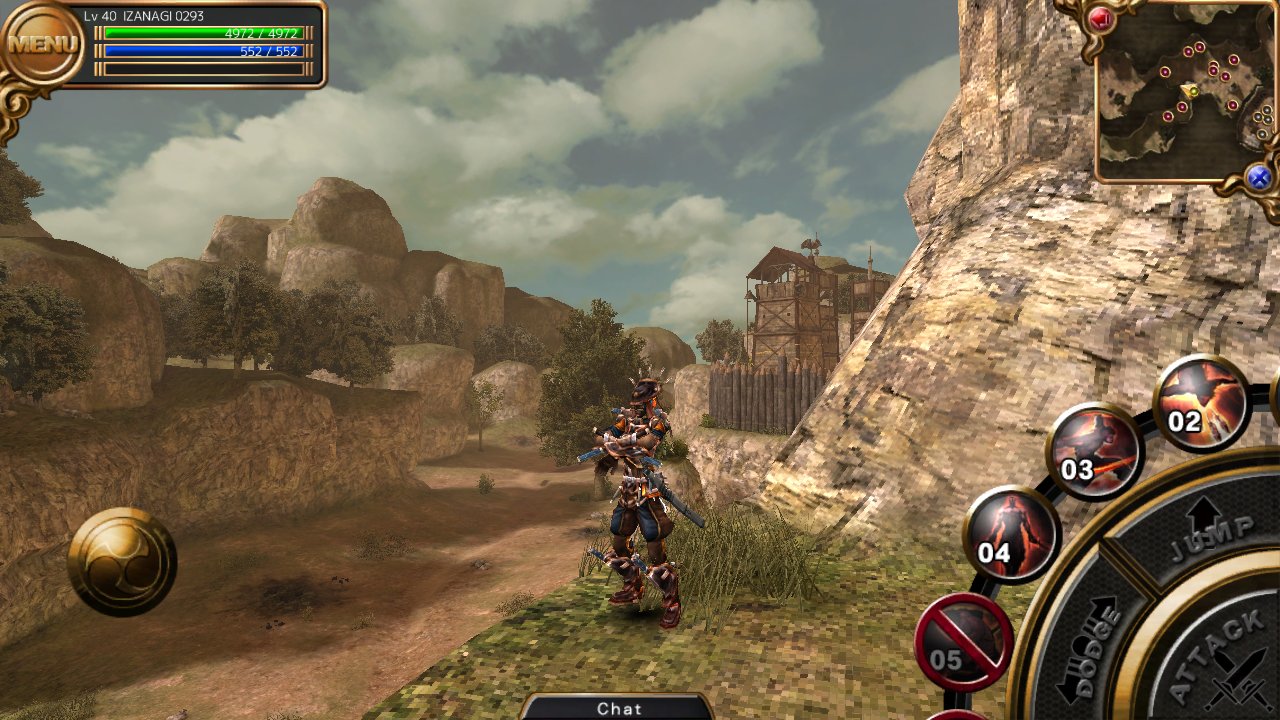The height and width of the screenshot is (720, 1280).
Task: Click the blue gem button below minimap
Action: pyautogui.click(x=1259, y=178)
